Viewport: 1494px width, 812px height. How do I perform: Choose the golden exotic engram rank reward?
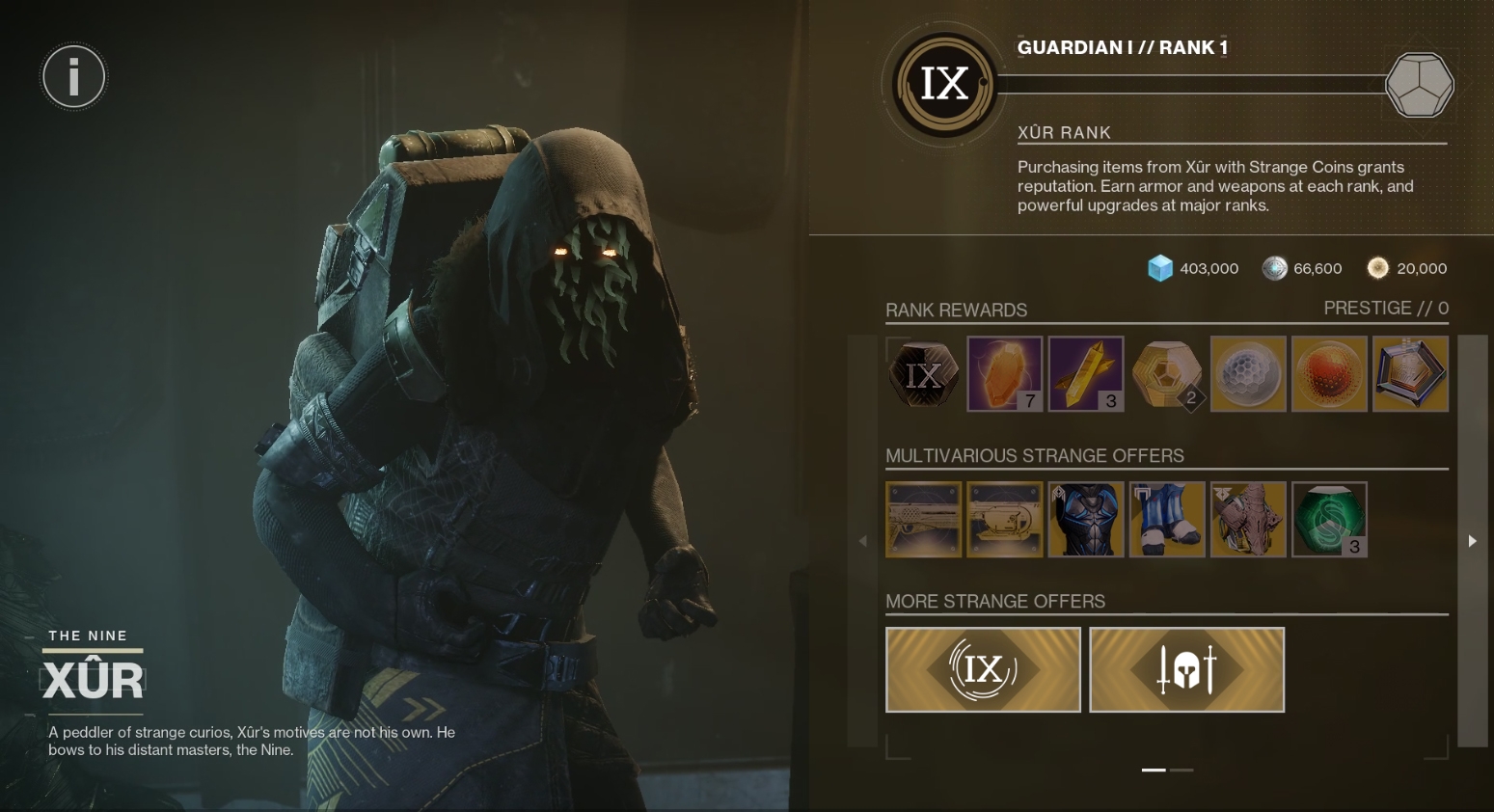coord(1167,374)
